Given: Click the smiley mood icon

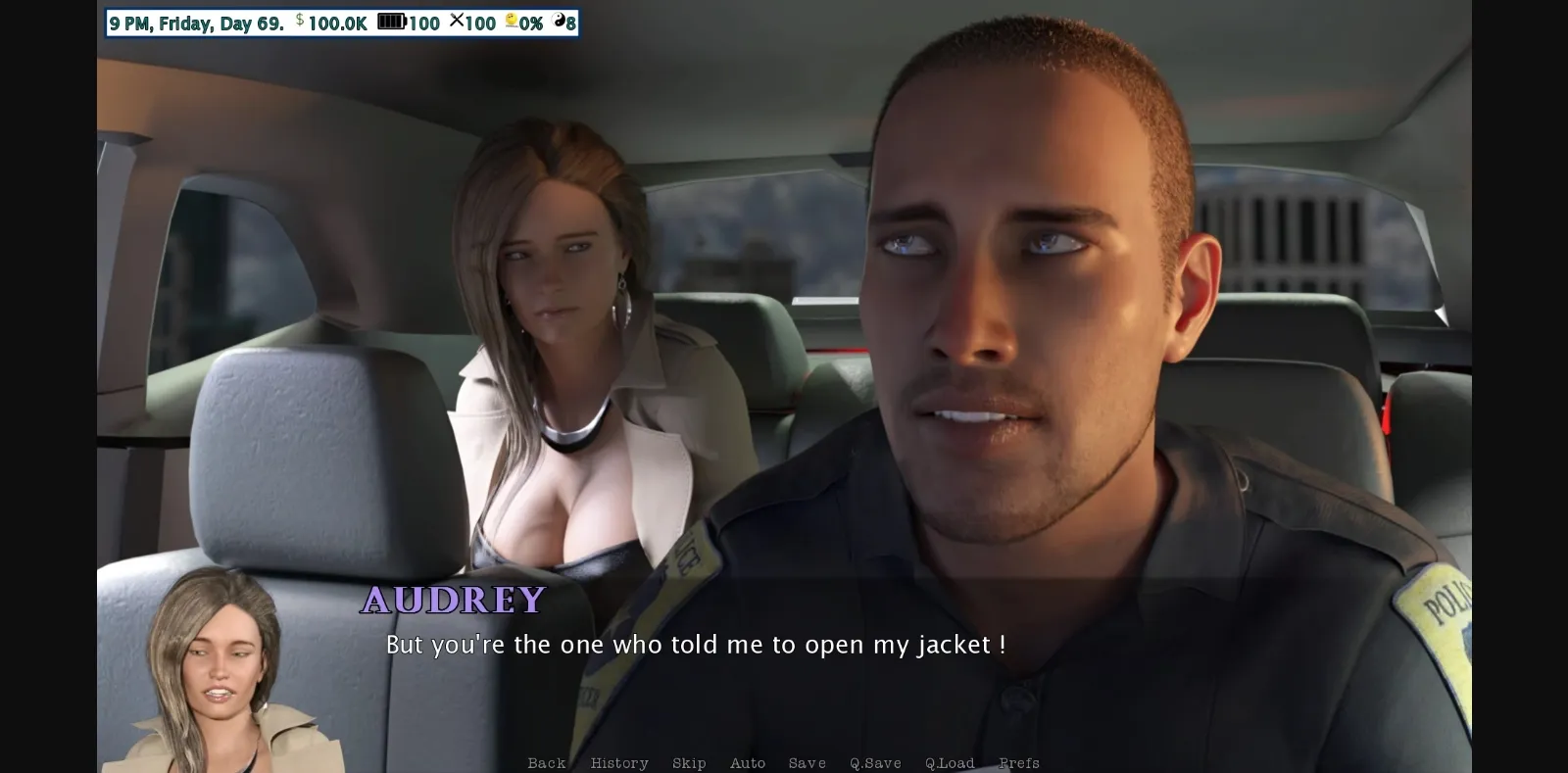Looking at the screenshot, I should click(x=512, y=23).
